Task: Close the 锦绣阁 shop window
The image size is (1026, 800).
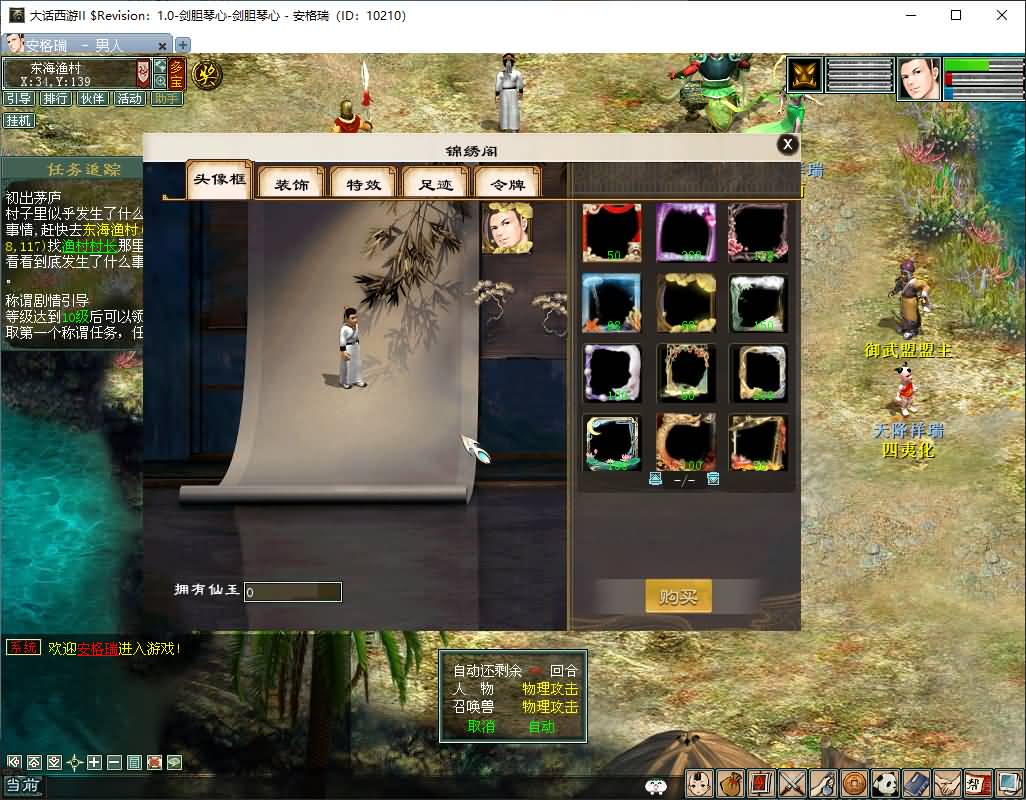Action: tap(788, 145)
